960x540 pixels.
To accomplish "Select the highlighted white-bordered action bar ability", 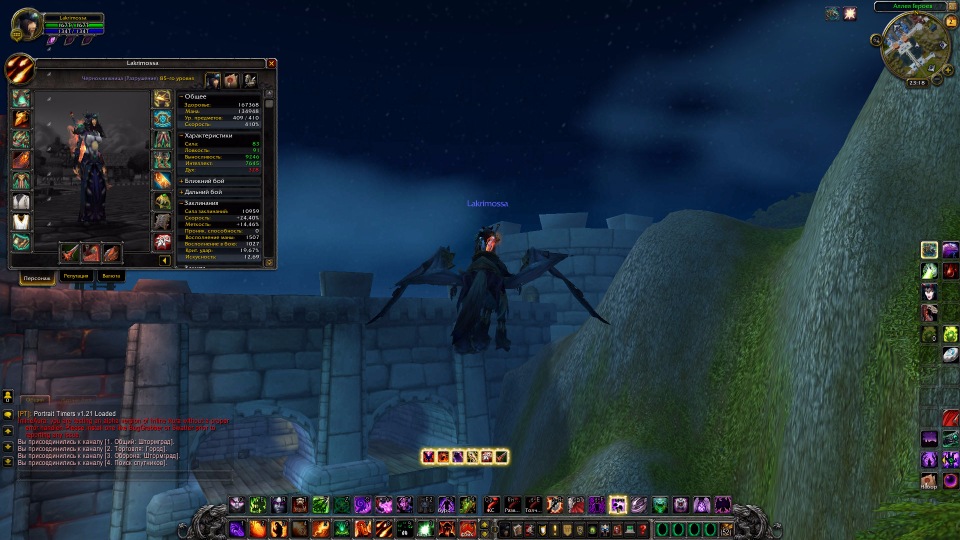I will (618, 505).
